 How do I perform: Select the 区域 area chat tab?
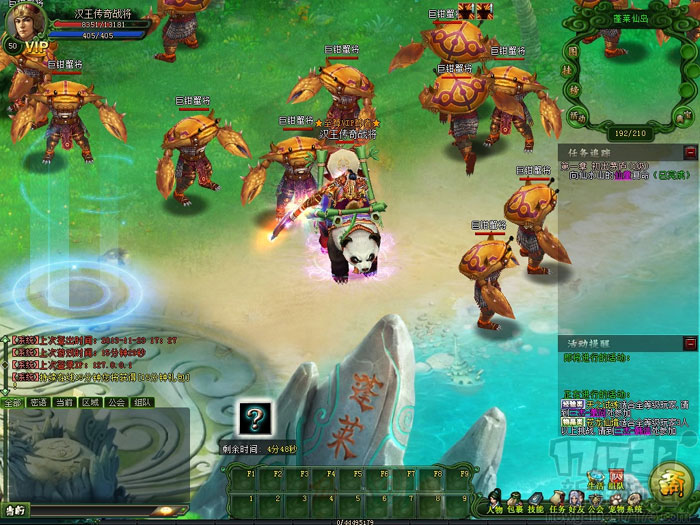point(90,402)
